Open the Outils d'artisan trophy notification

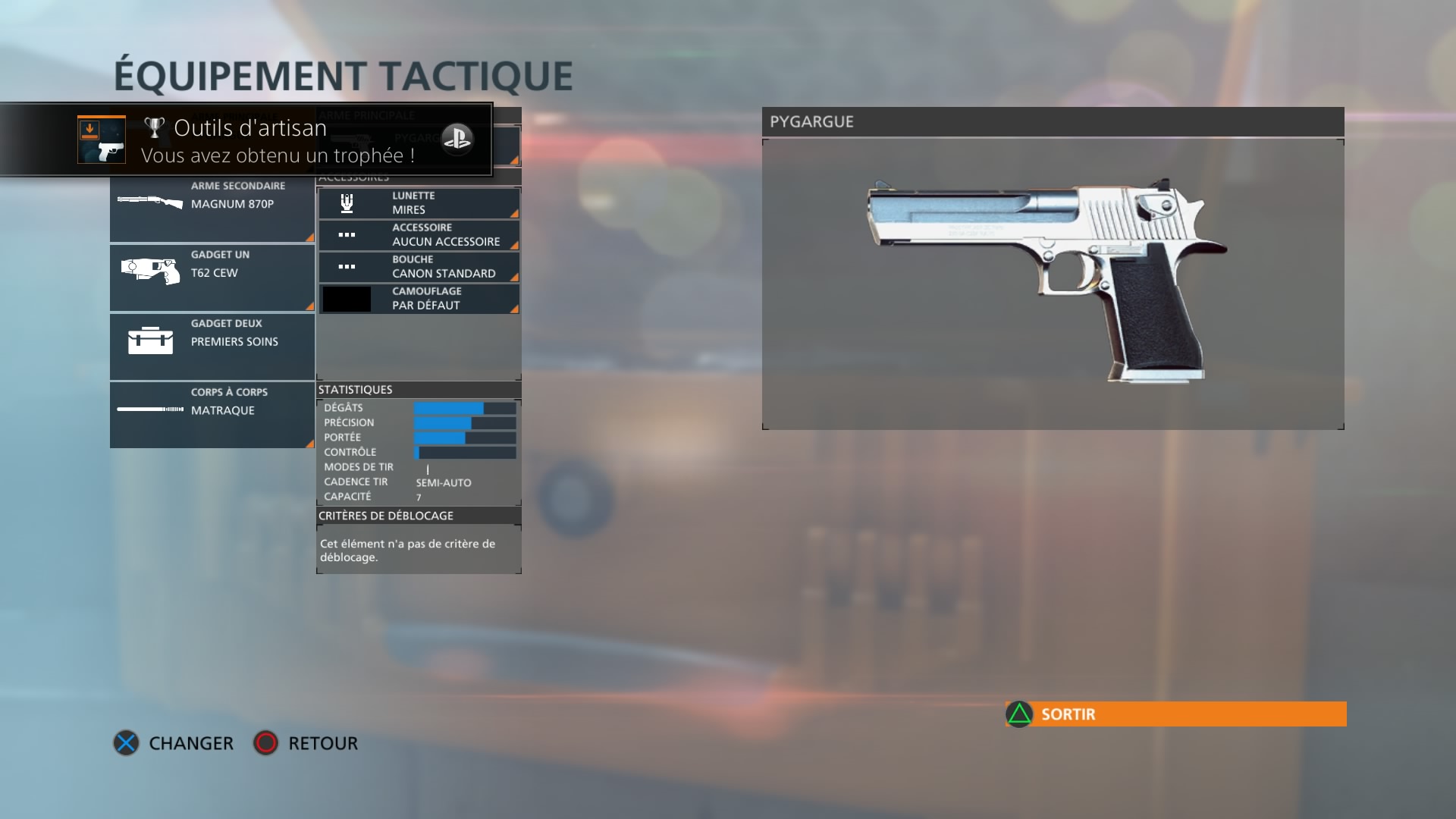tap(246, 140)
